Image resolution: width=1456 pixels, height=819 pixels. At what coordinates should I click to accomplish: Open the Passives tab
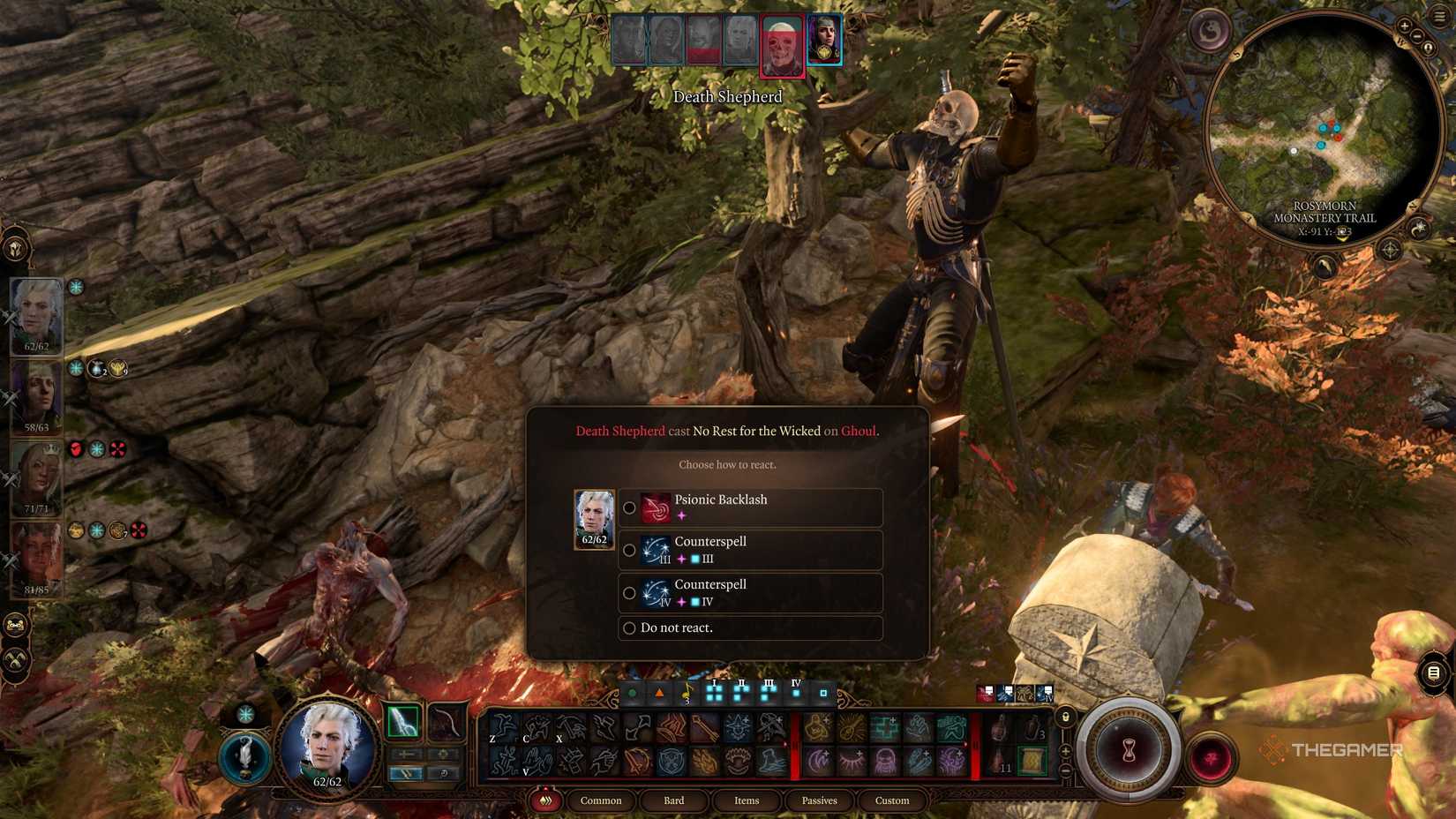click(819, 800)
